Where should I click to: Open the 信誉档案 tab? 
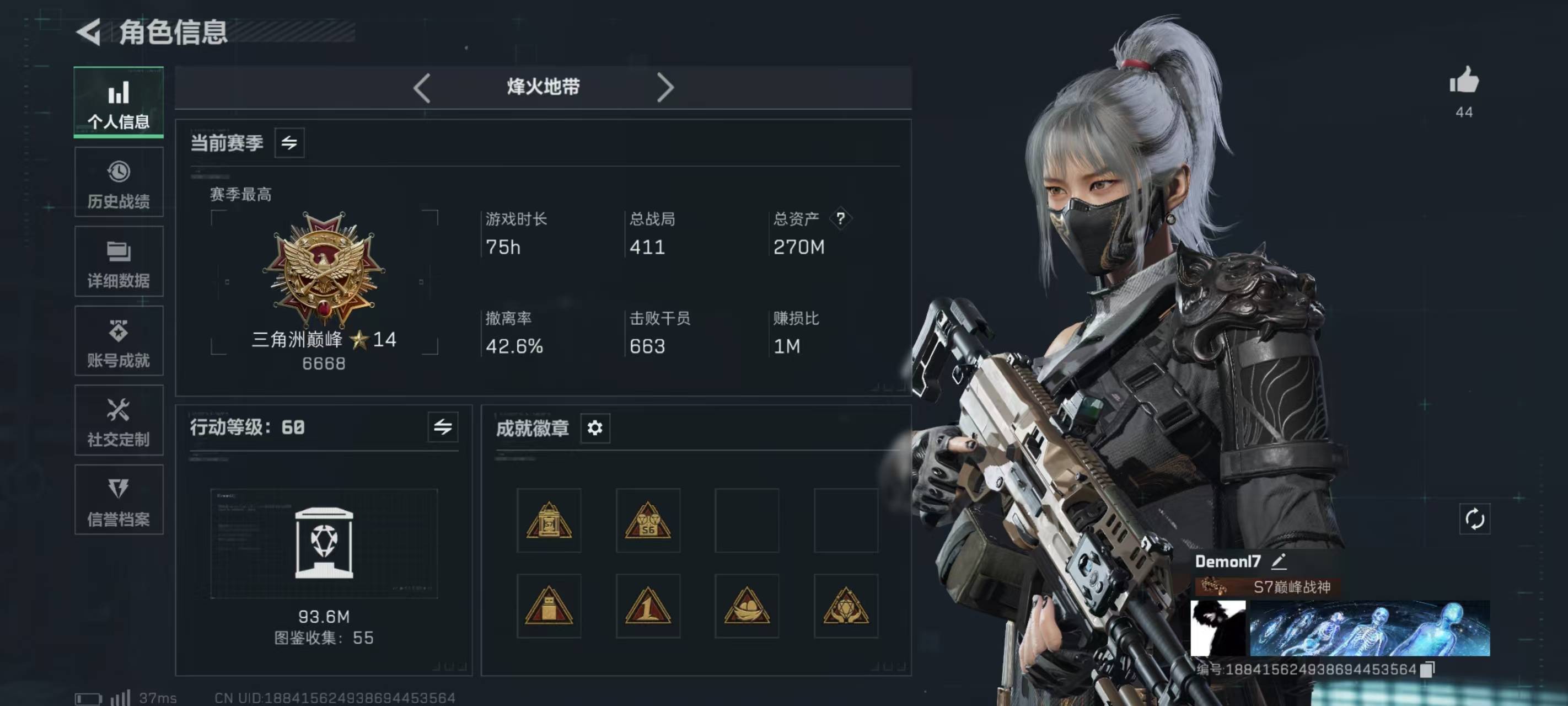(x=119, y=500)
